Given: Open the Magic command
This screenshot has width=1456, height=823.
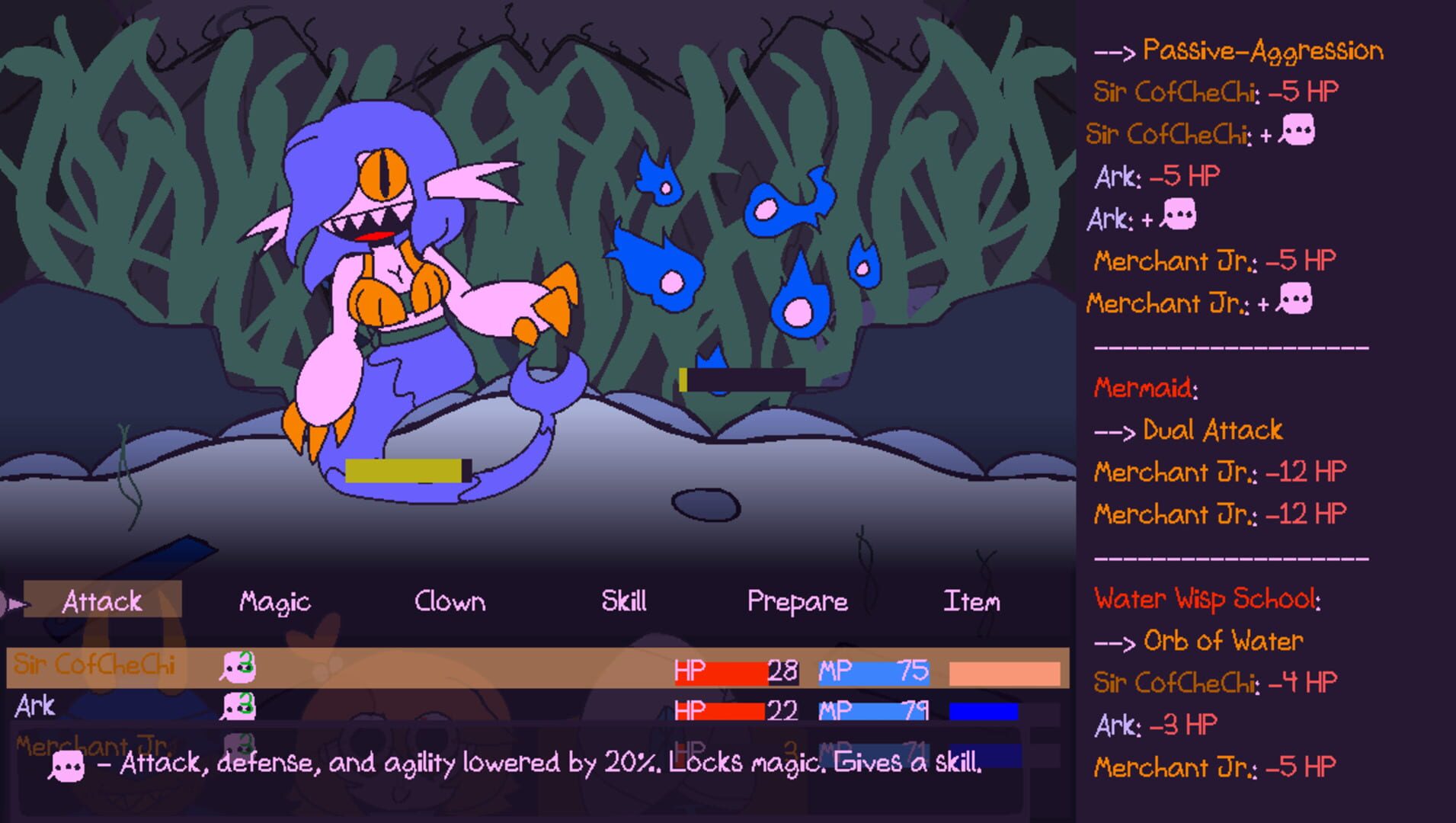Looking at the screenshot, I should [x=274, y=600].
